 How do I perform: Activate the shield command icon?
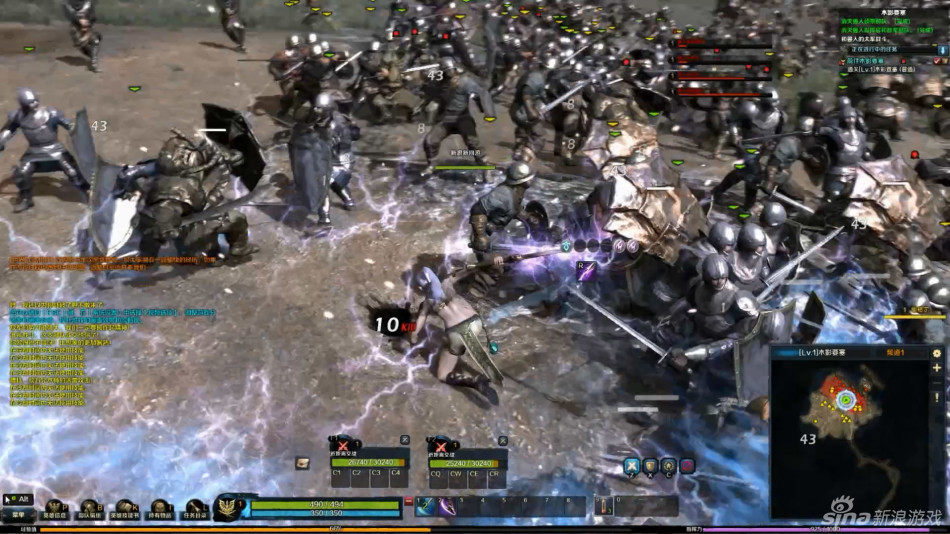pos(650,465)
